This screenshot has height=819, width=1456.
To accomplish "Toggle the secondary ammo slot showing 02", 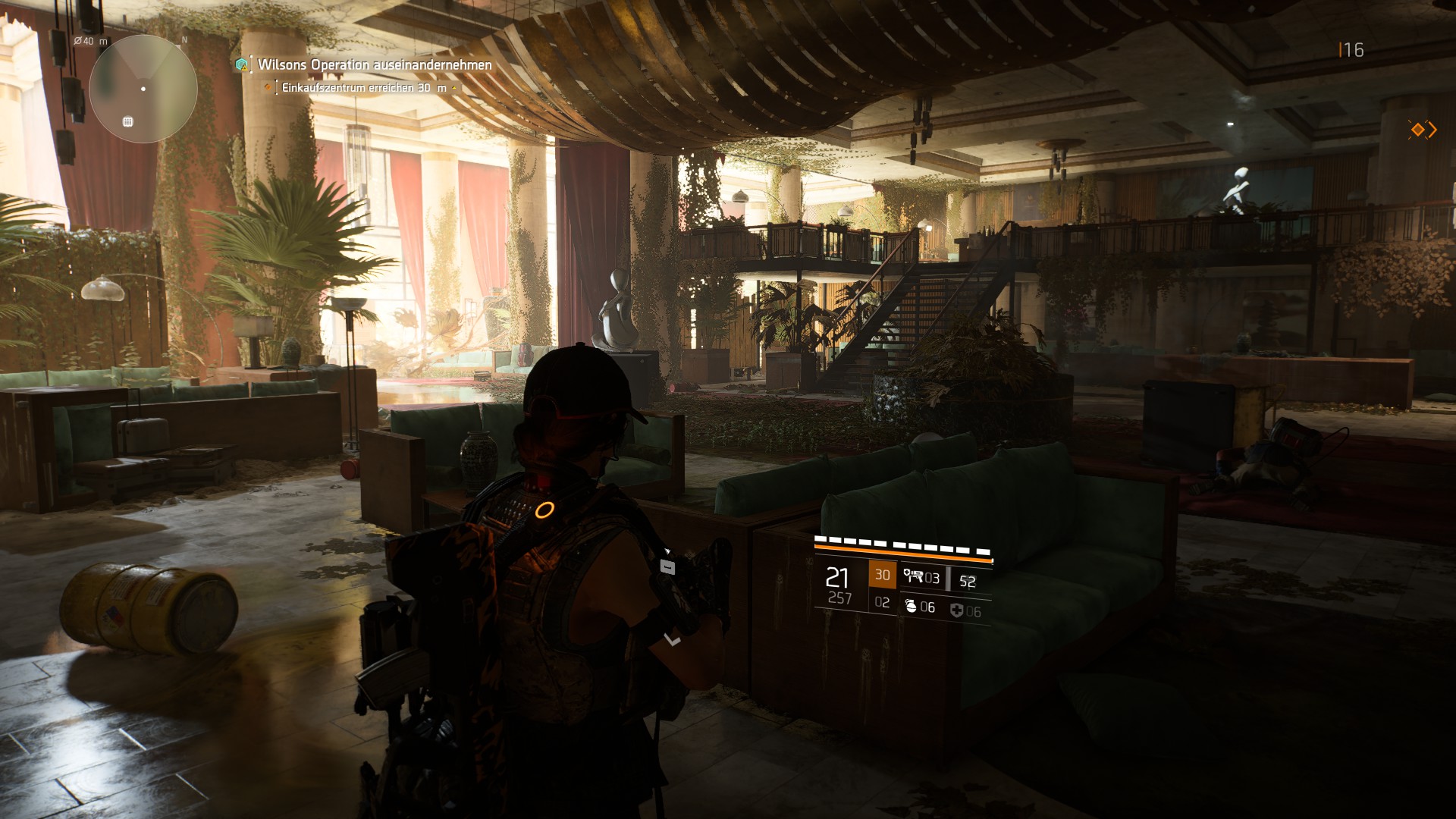I will (883, 601).
